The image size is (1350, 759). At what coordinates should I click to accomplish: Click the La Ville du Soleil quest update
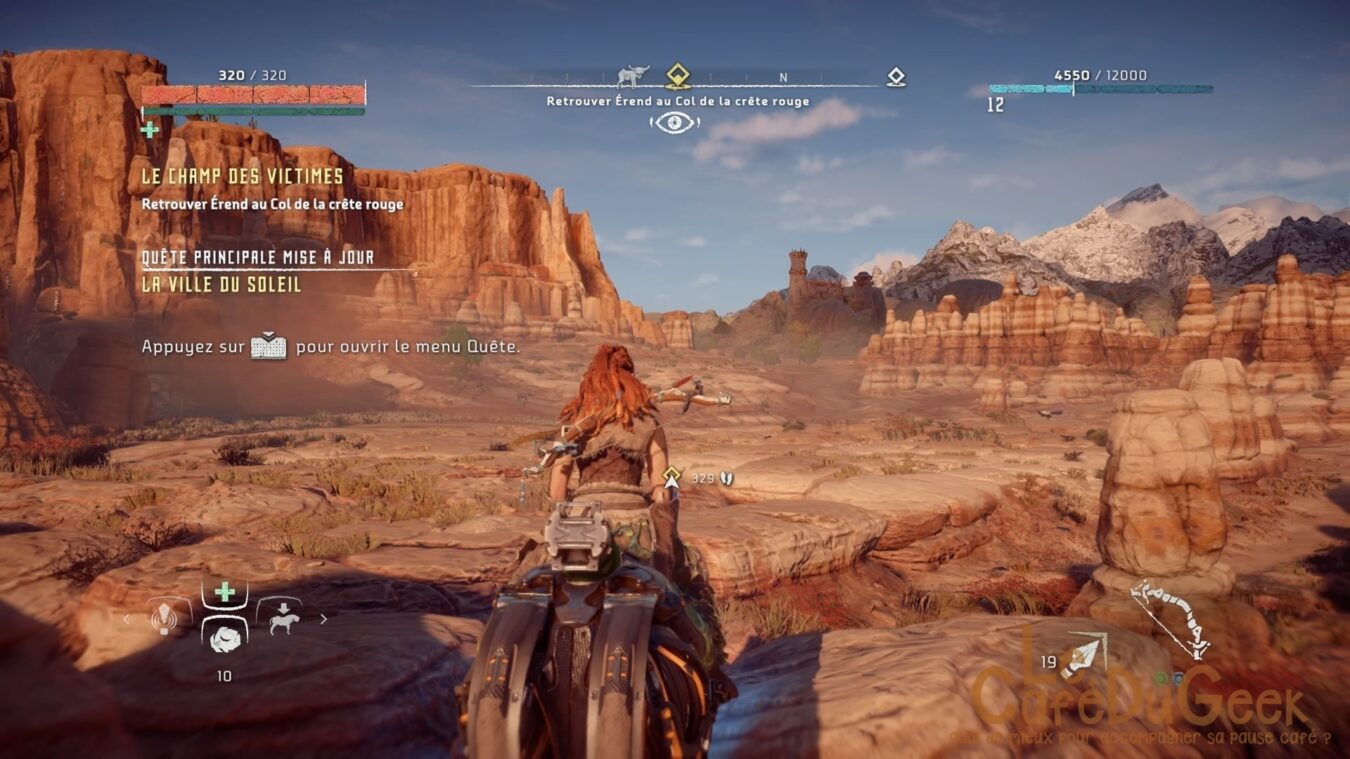point(221,284)
